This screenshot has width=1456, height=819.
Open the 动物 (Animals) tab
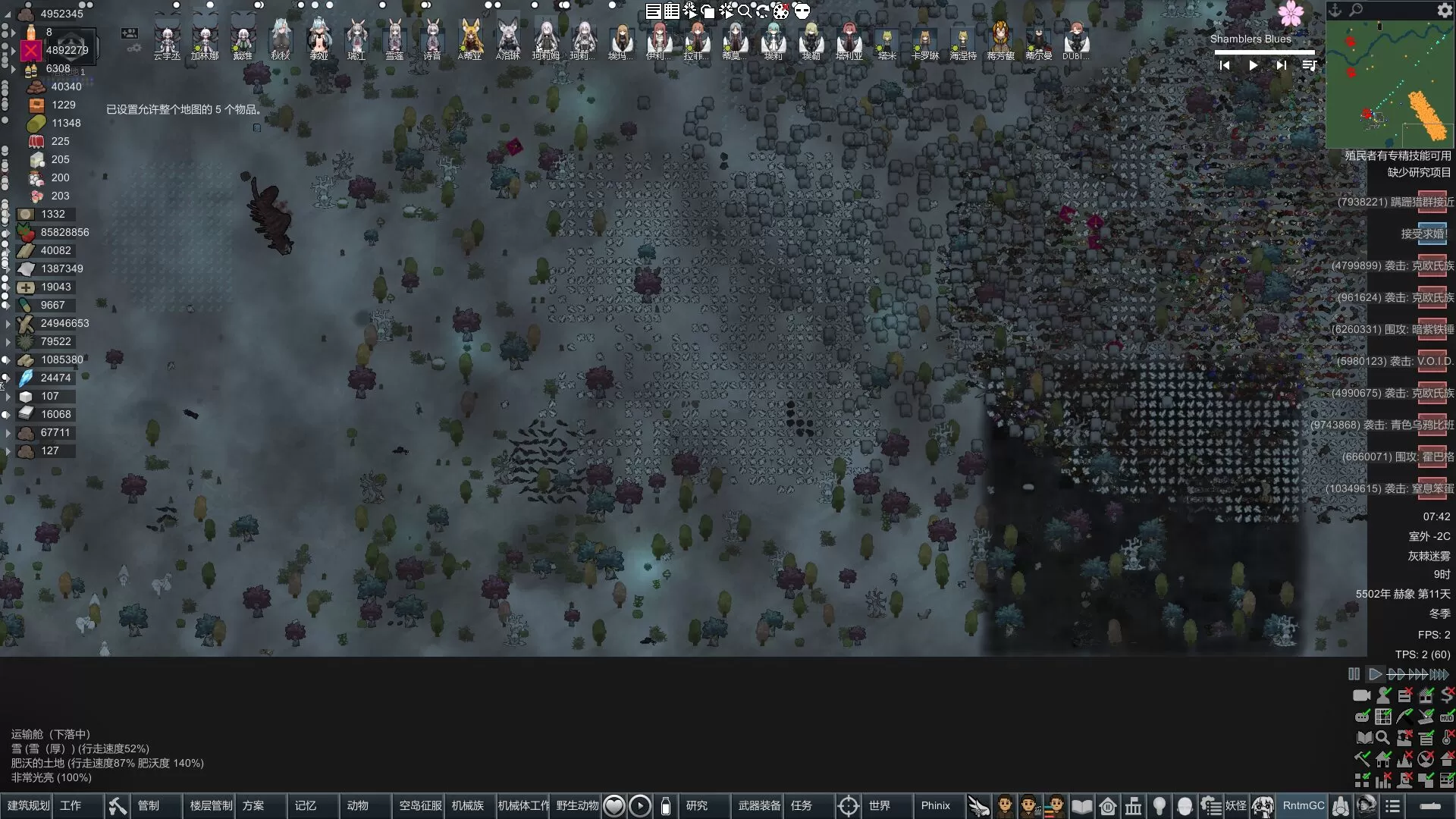[357, 805]
